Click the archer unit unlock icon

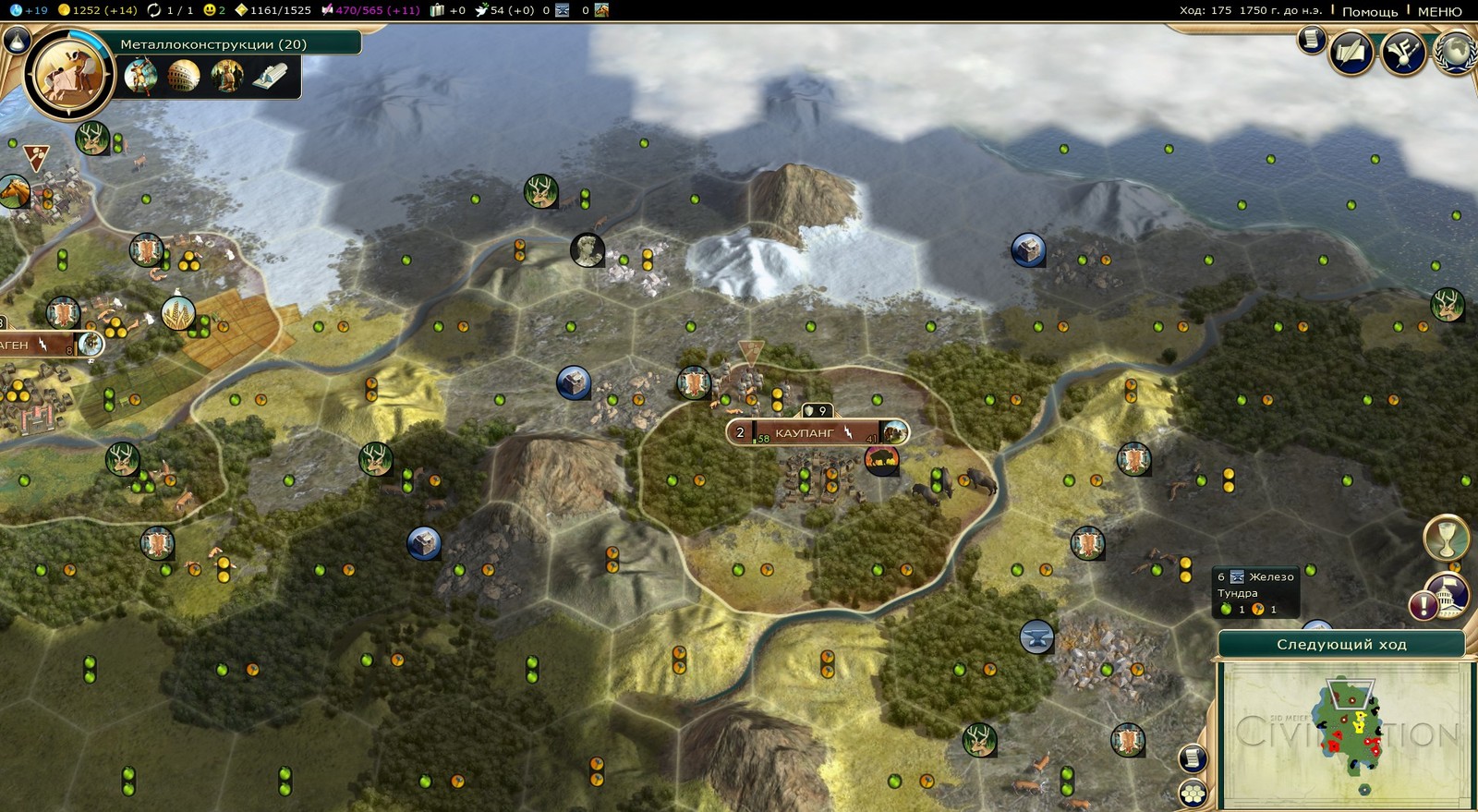point(140,75)
